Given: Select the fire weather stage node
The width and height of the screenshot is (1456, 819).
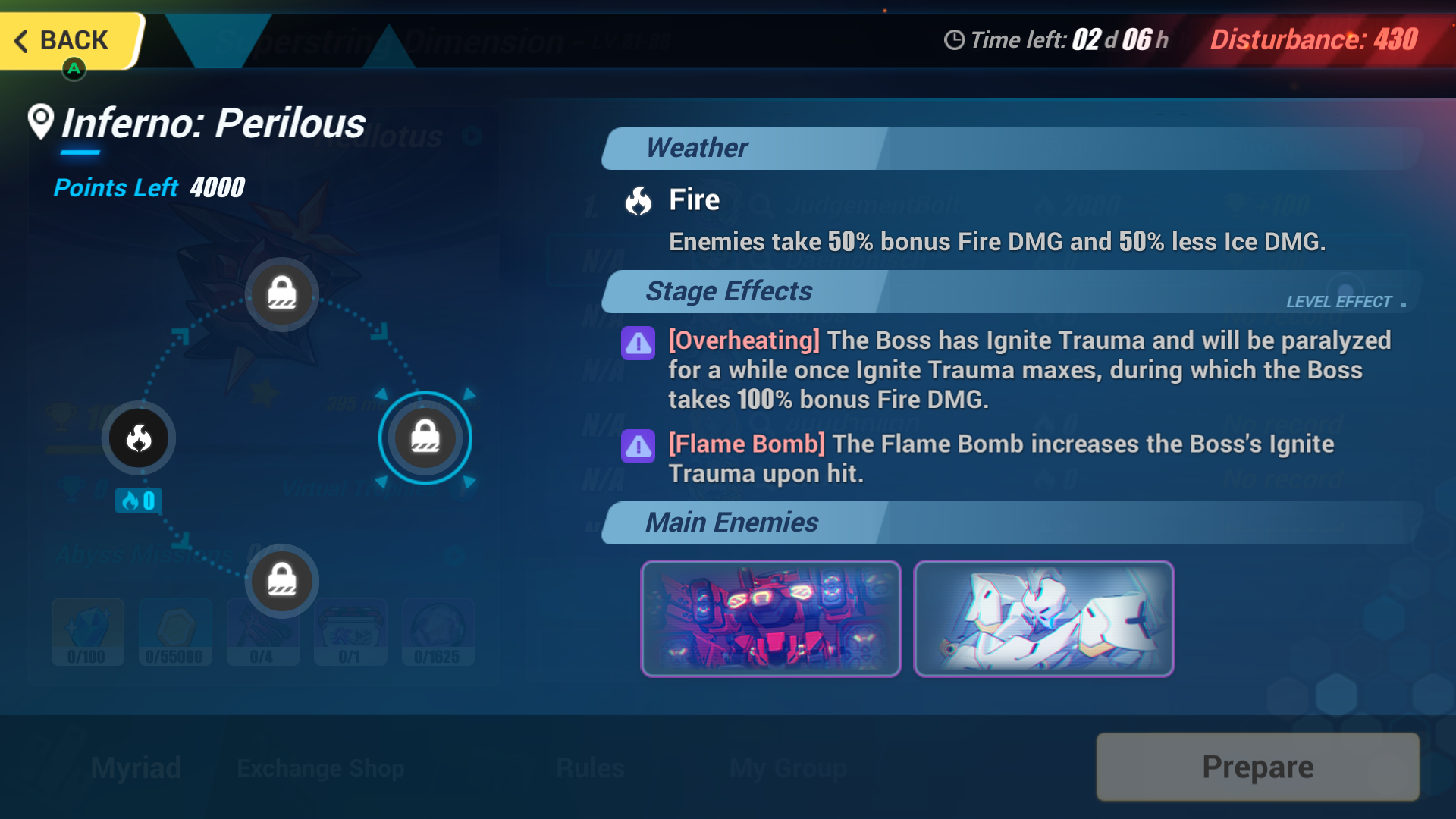Looking at the screenshot, I should pos(137,438).
